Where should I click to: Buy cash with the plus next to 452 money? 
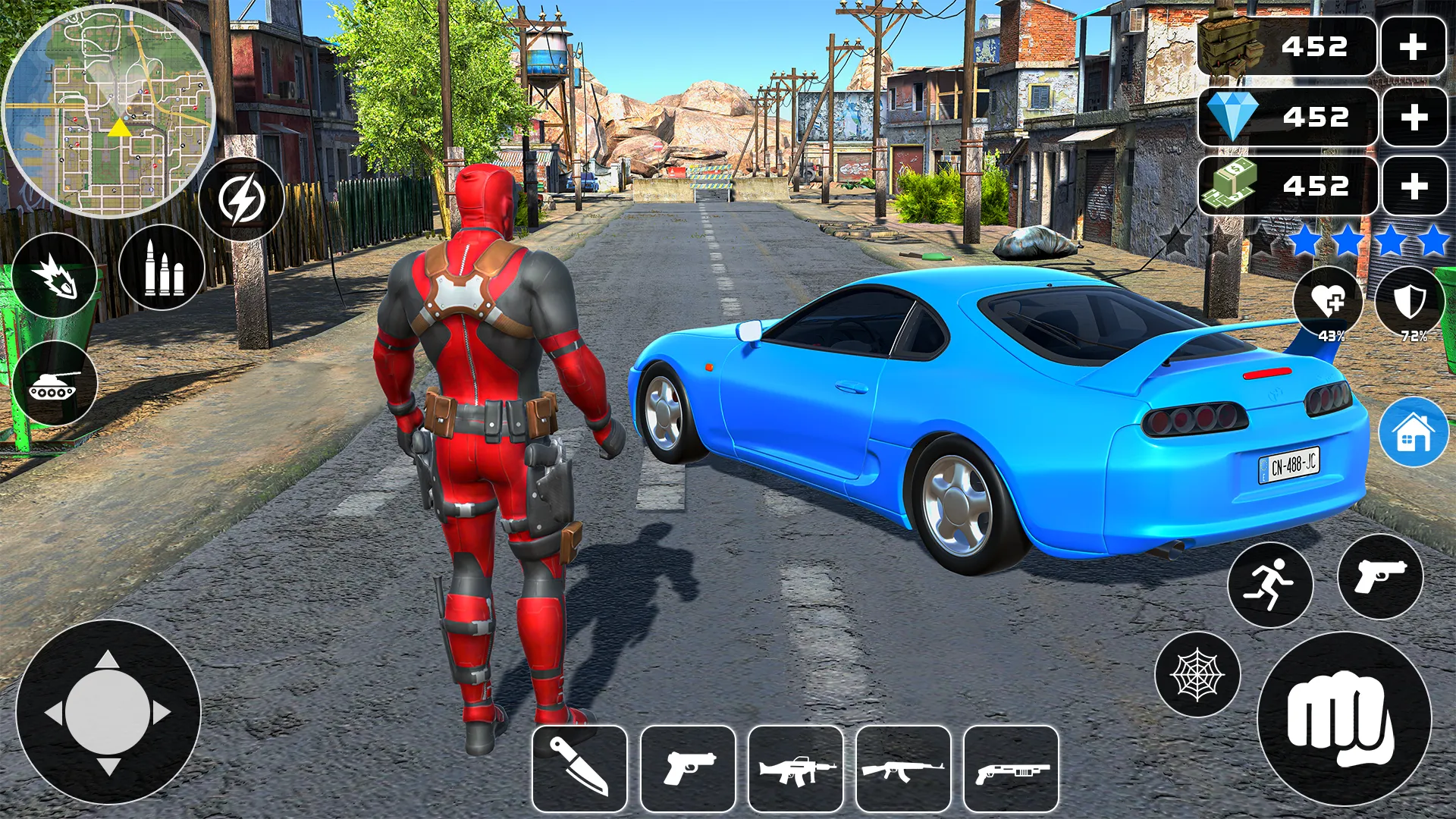pos(1412,184)
